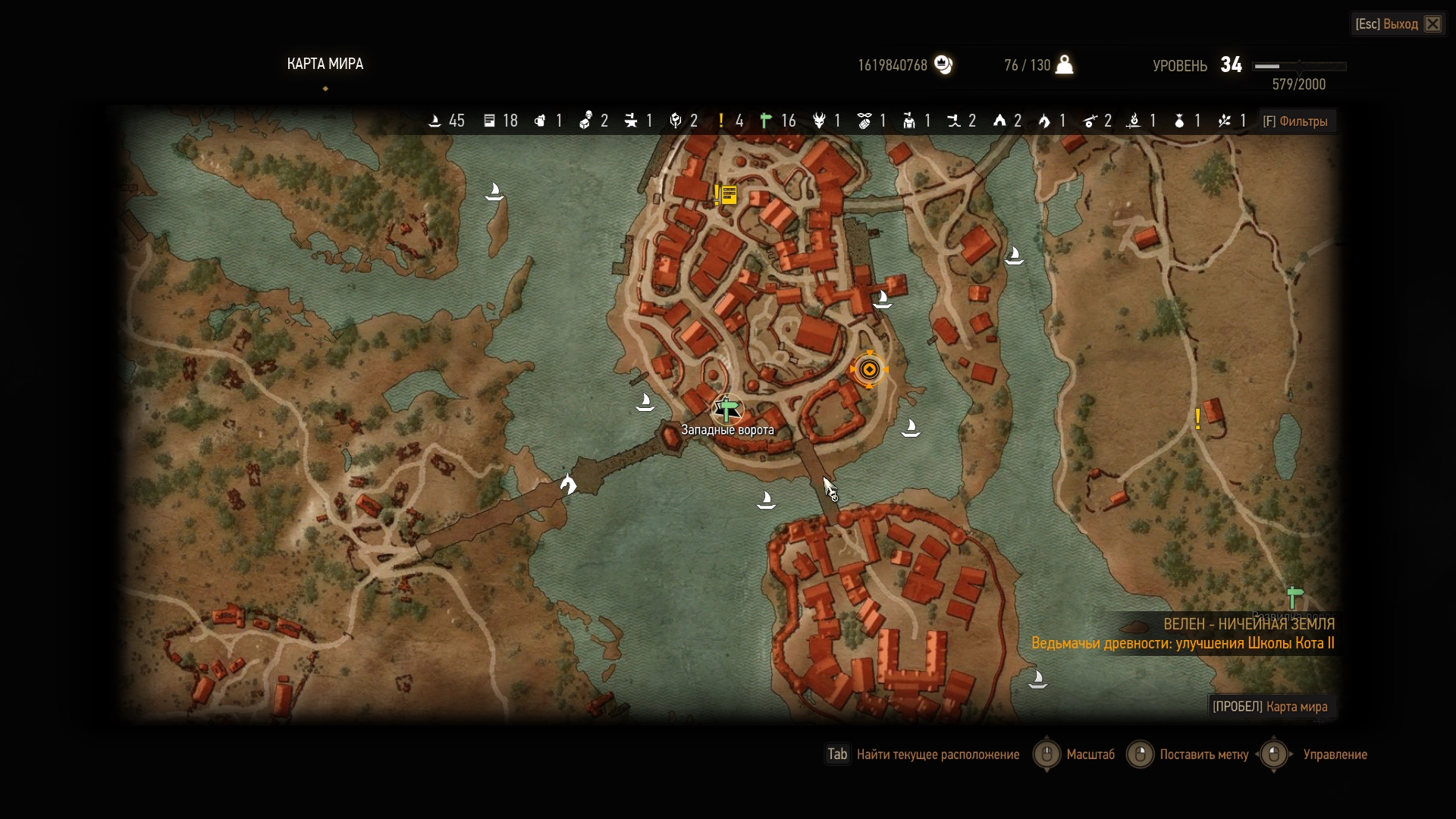Toggle the campfire-style filter beside the filters button
Viewport: 1456px width, 819px height.
[x=1225, y=121]
